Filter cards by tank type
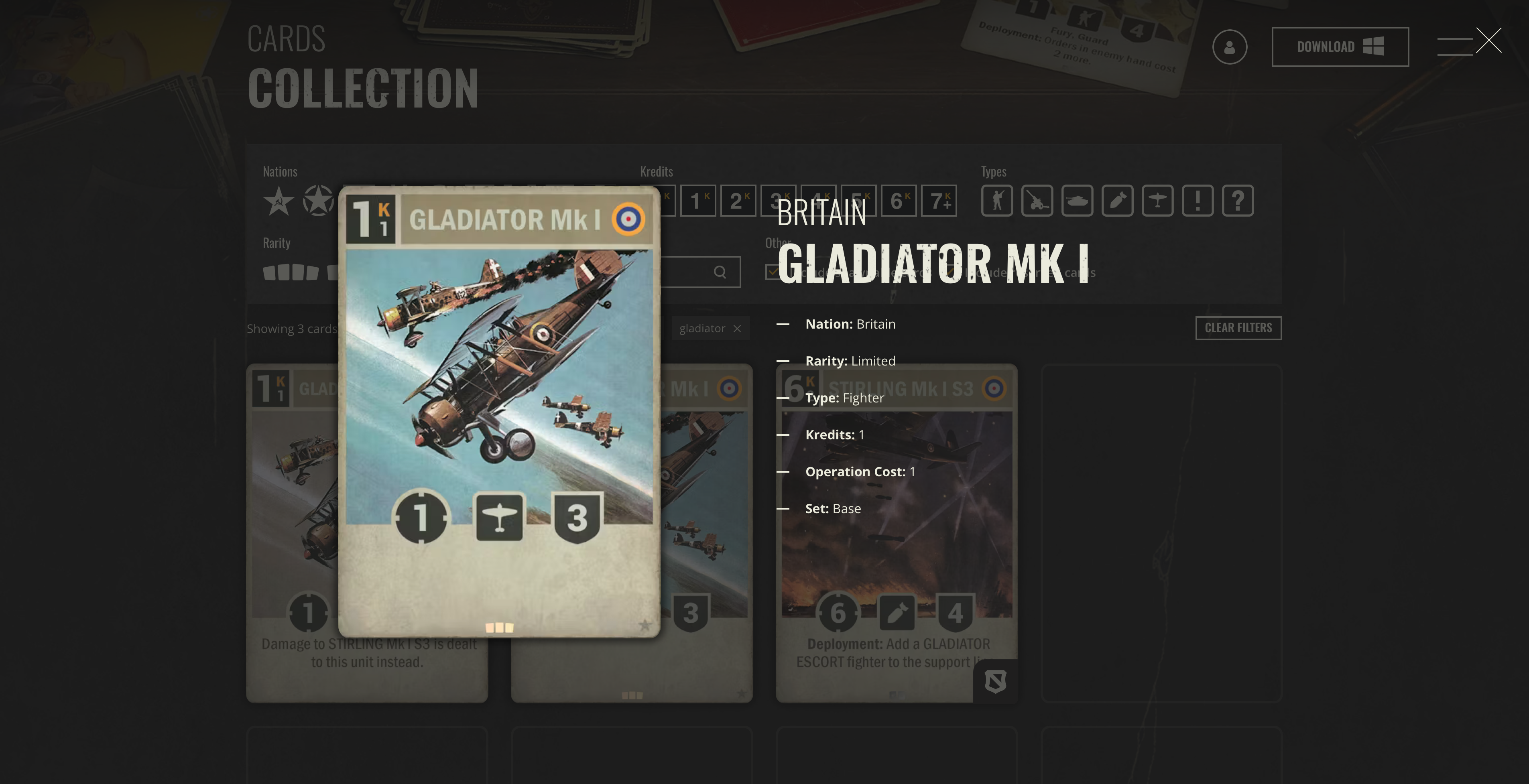1529x784 pixels. pos(1077,201)
